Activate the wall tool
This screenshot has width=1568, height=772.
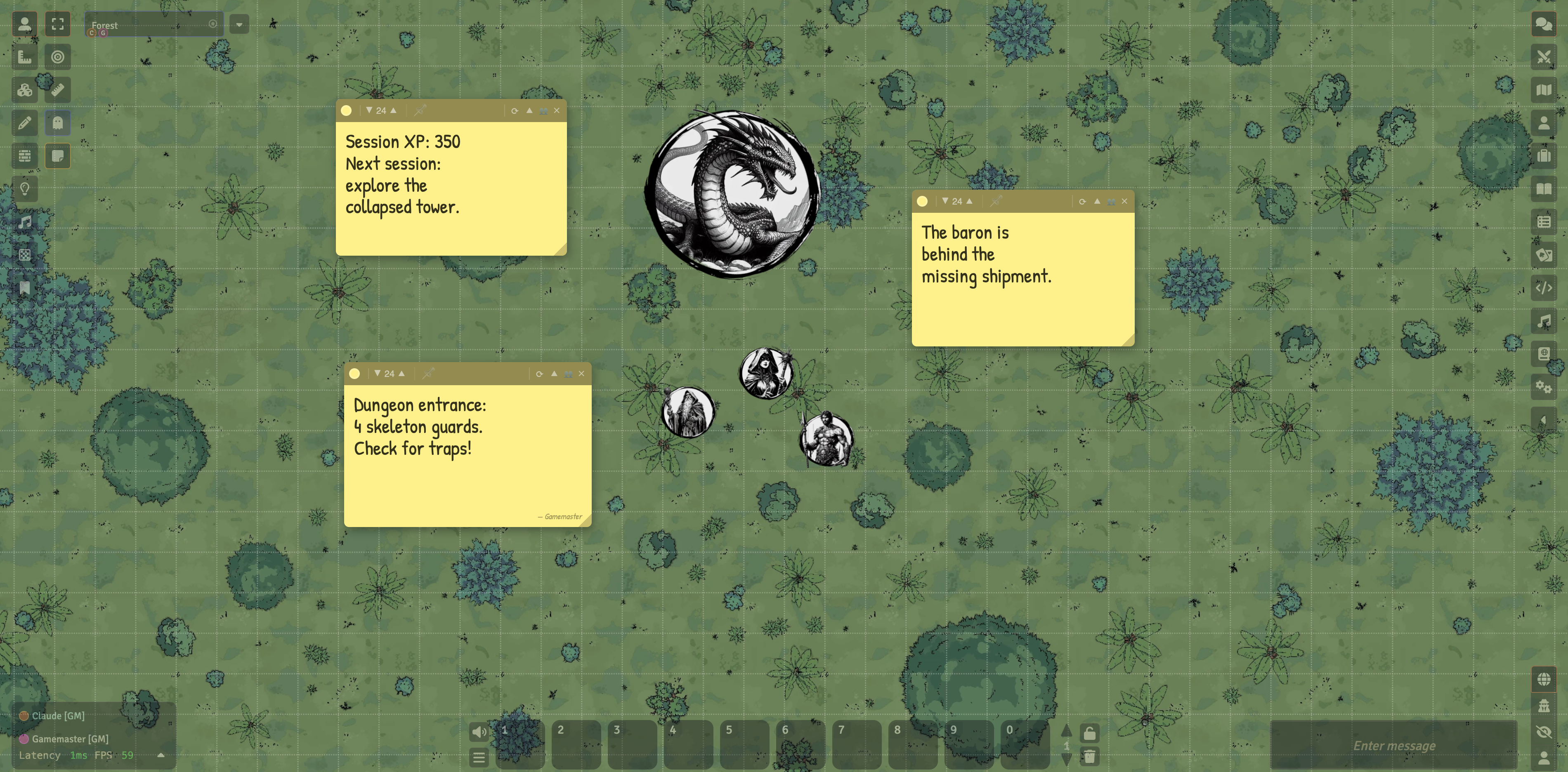[24, 156]
